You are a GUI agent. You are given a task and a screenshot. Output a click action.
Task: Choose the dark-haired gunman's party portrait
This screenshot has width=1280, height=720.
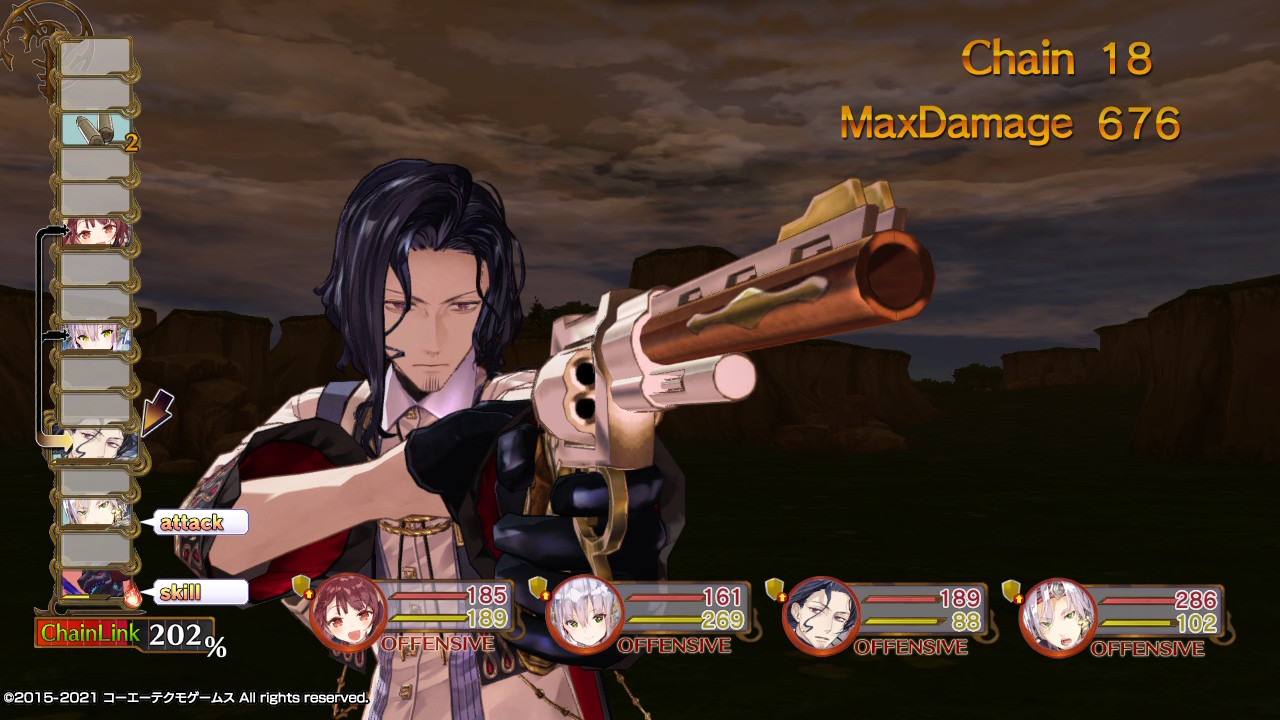822,611
